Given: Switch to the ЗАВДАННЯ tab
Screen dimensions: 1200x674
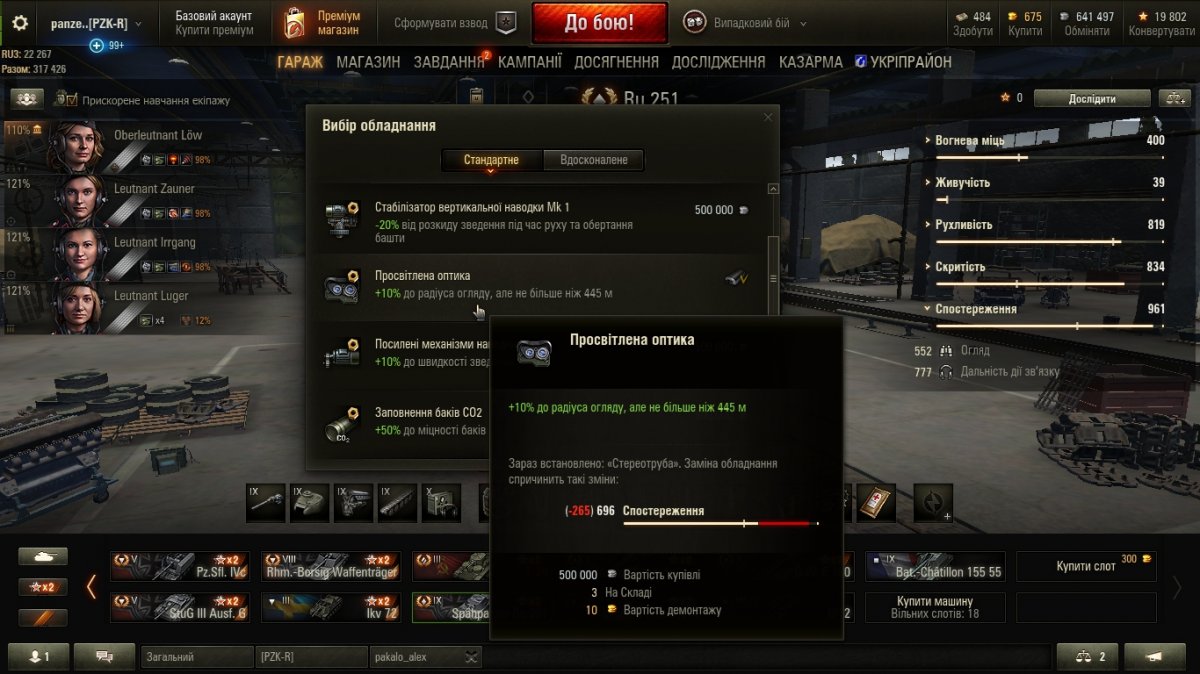Looking at the screenshot, I should coord(449,62).
